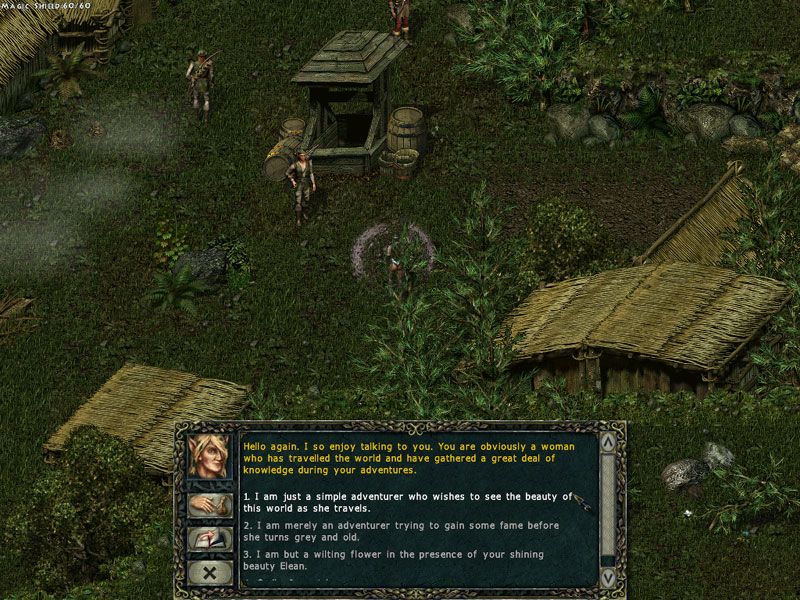
Task: Open the journal book button
Action: (210, 540)
